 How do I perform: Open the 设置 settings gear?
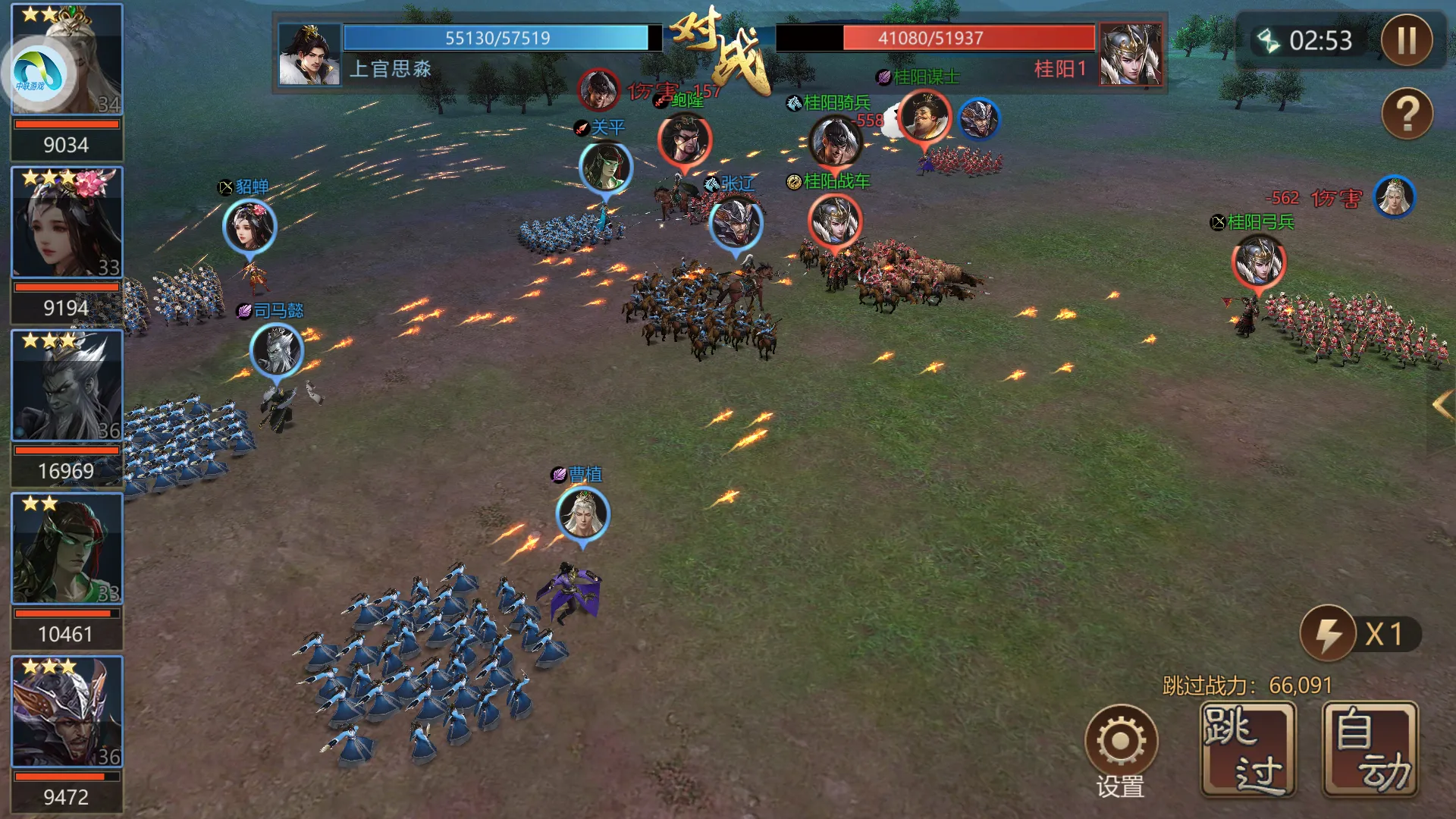(1121, 742)
